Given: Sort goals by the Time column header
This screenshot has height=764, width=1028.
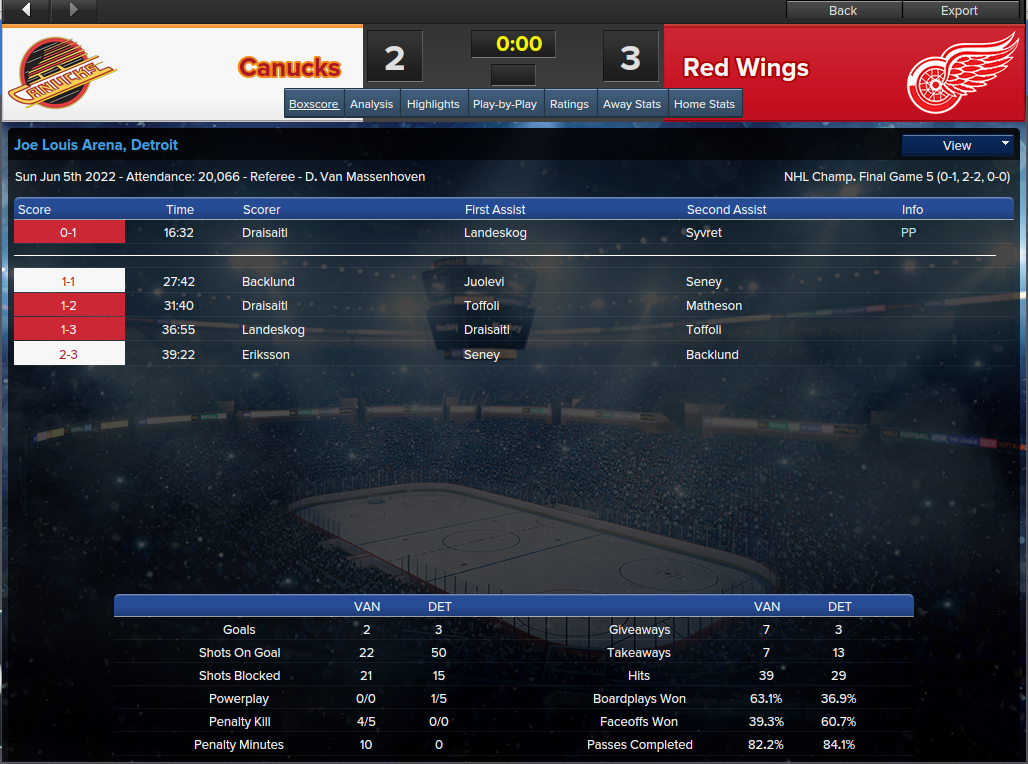Looking at the screenshot, I should pyautogui.click(x=180, y=210).
